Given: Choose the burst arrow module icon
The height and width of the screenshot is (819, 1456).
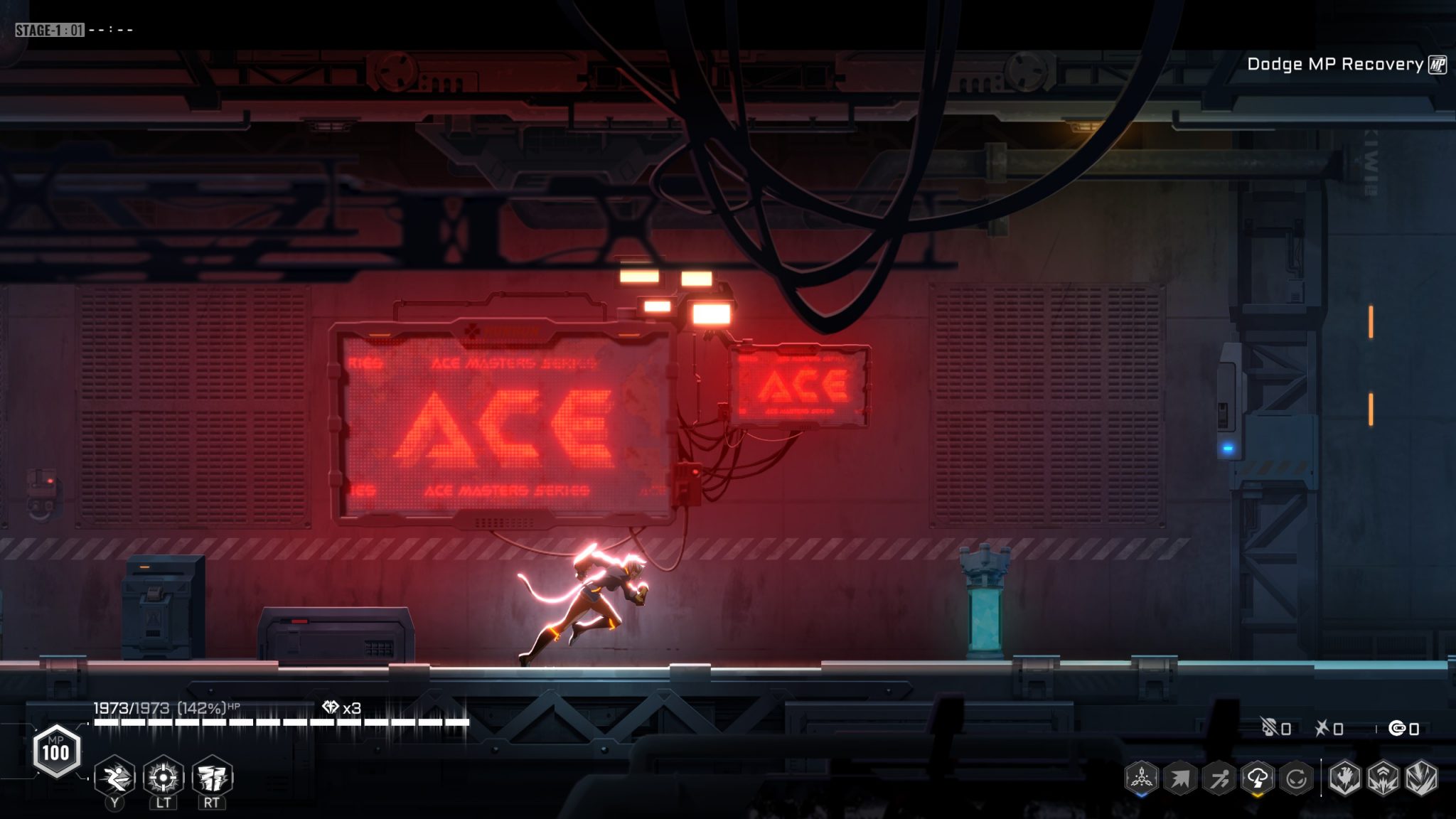Looking at the screenshot, I should [x=1180, y=779].
